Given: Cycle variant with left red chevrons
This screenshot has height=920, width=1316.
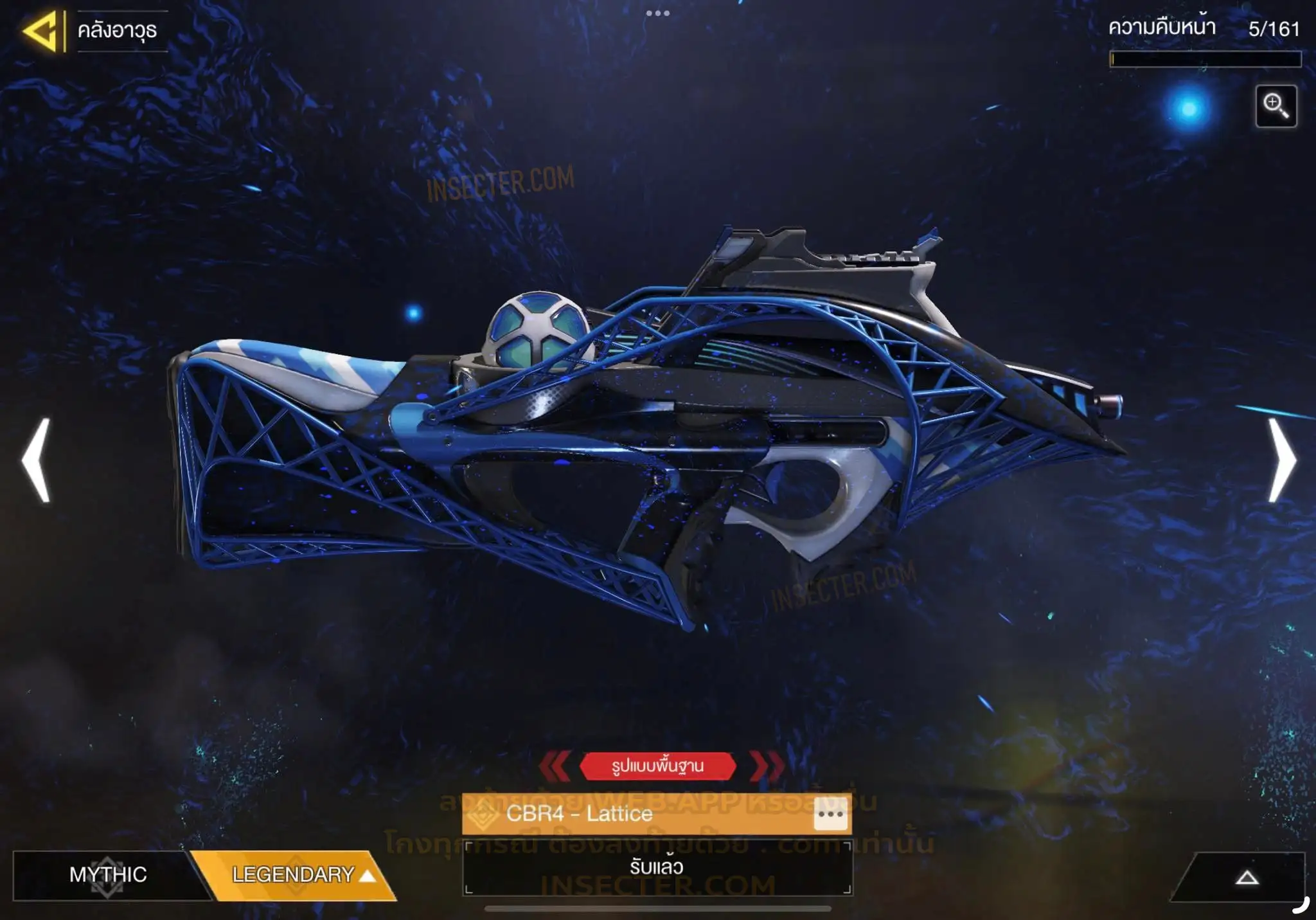Looking at the screenshot, I should click(555, 766).
